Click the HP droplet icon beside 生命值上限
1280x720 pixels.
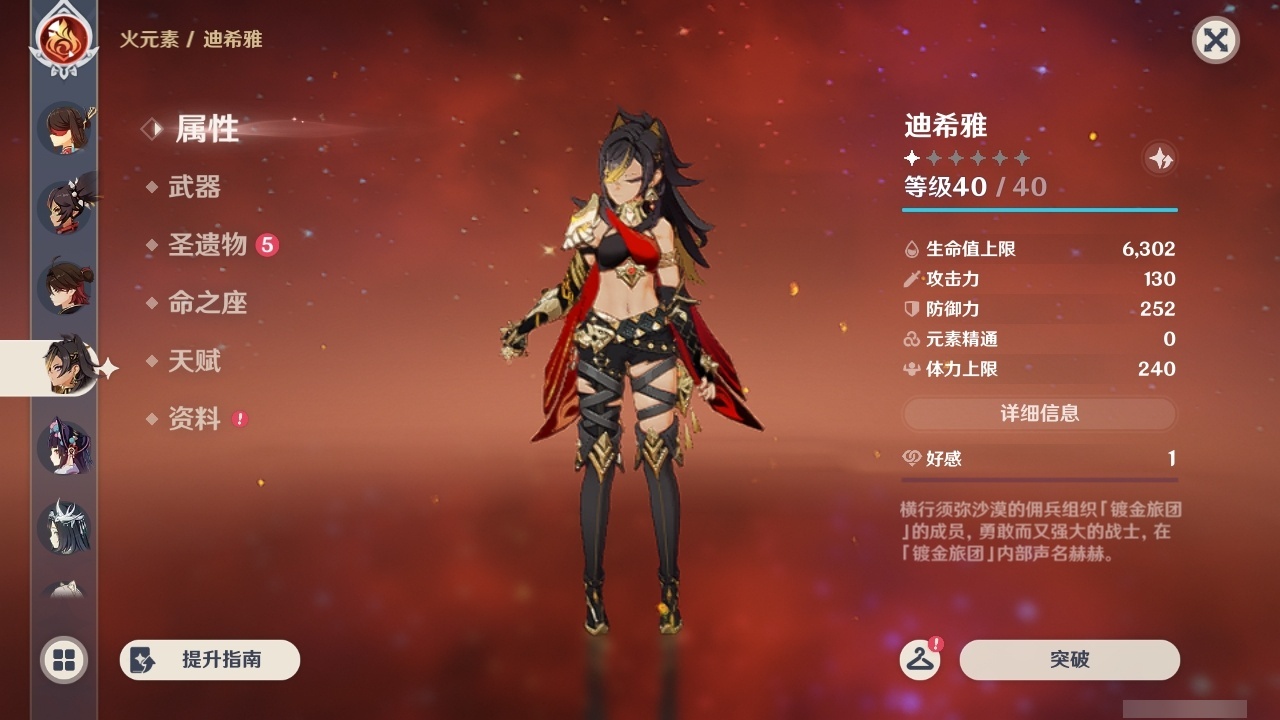point(911,249)
